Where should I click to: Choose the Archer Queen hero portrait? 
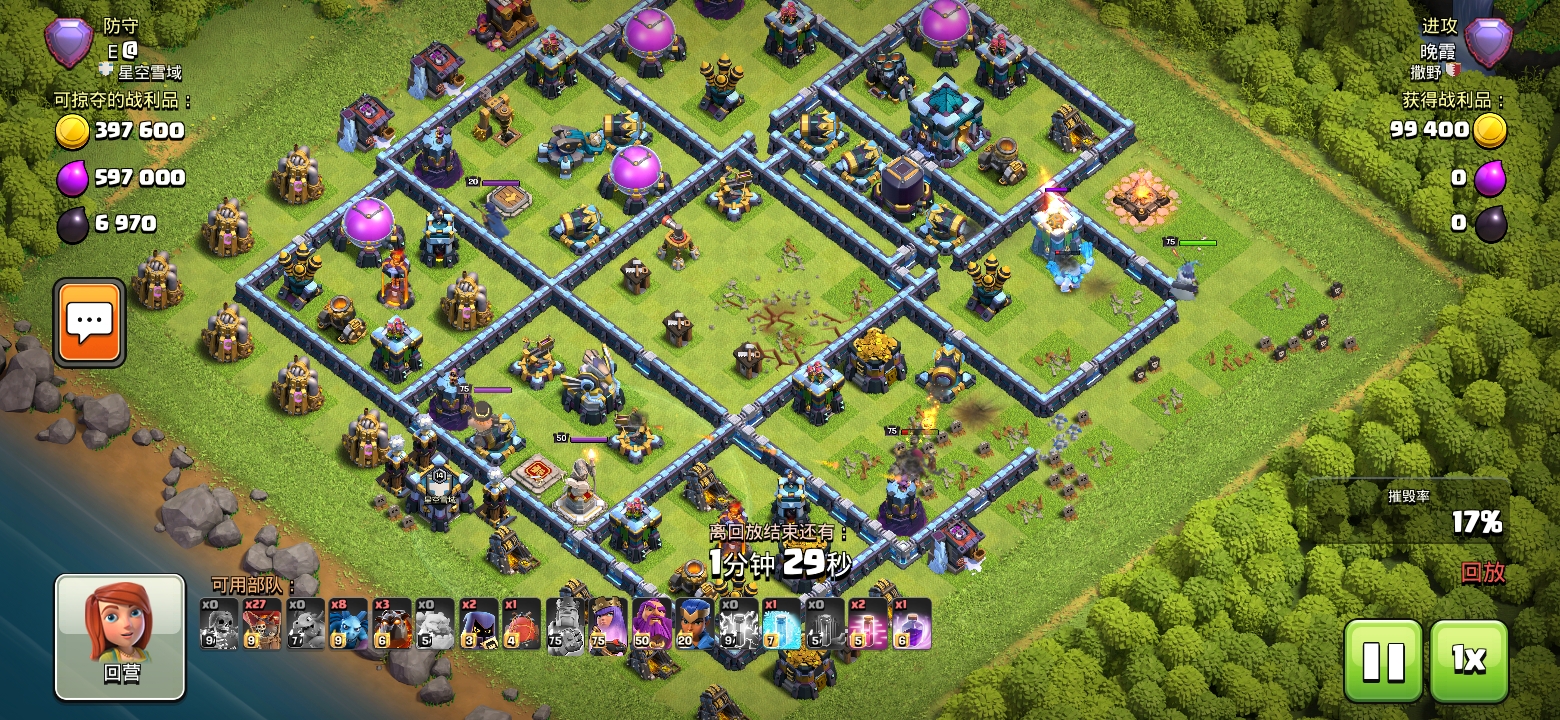[609, 624]
